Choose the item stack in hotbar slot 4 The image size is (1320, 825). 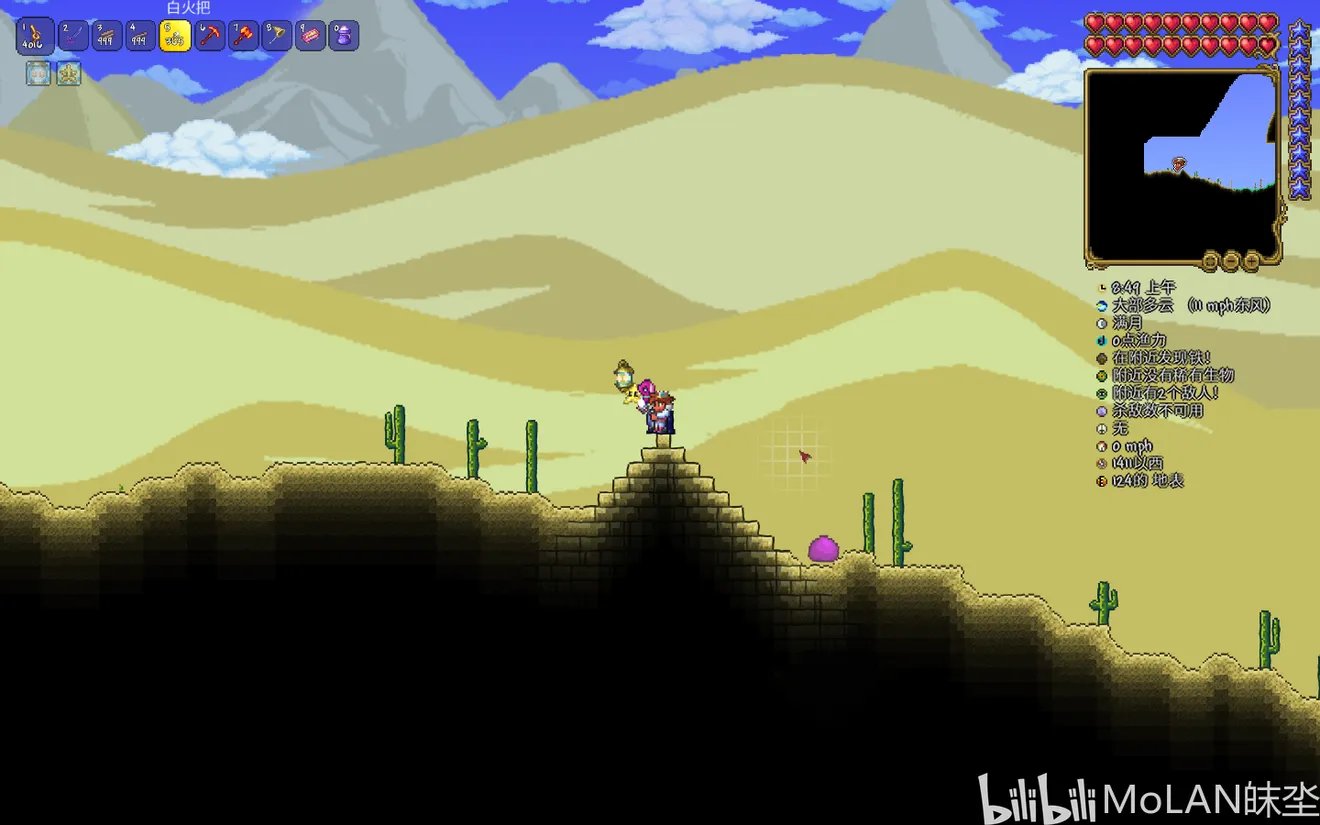(142, 37)
